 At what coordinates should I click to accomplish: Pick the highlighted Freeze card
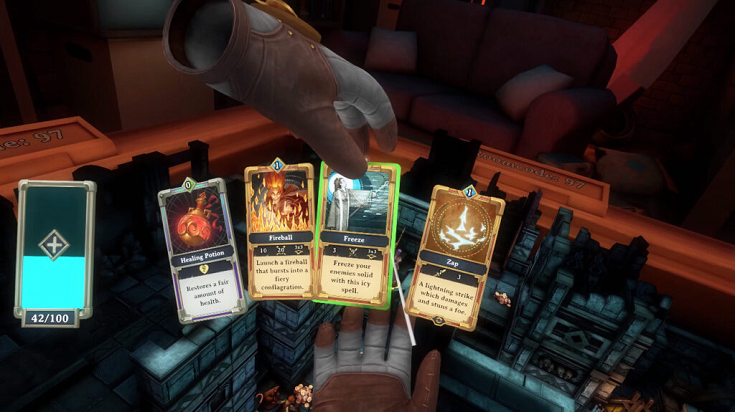coord(357,237)
